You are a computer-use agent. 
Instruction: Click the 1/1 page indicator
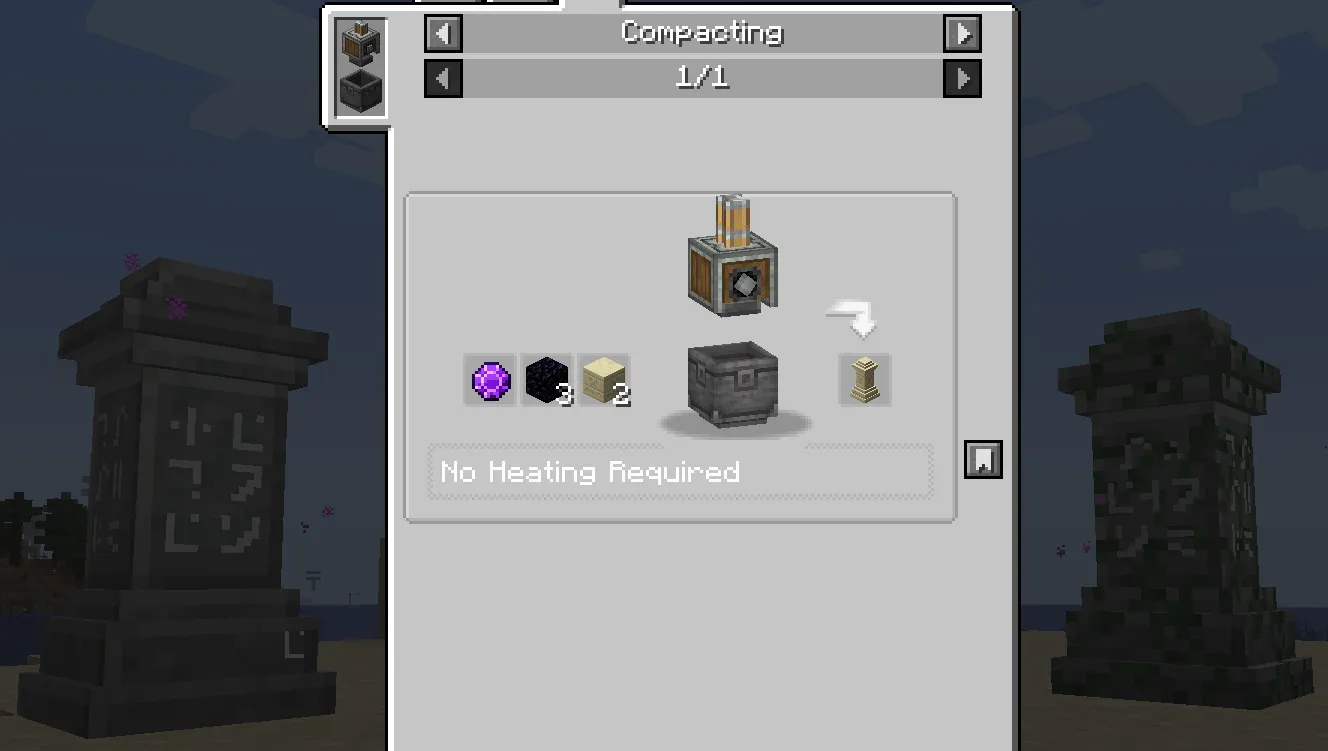point(701,78)
